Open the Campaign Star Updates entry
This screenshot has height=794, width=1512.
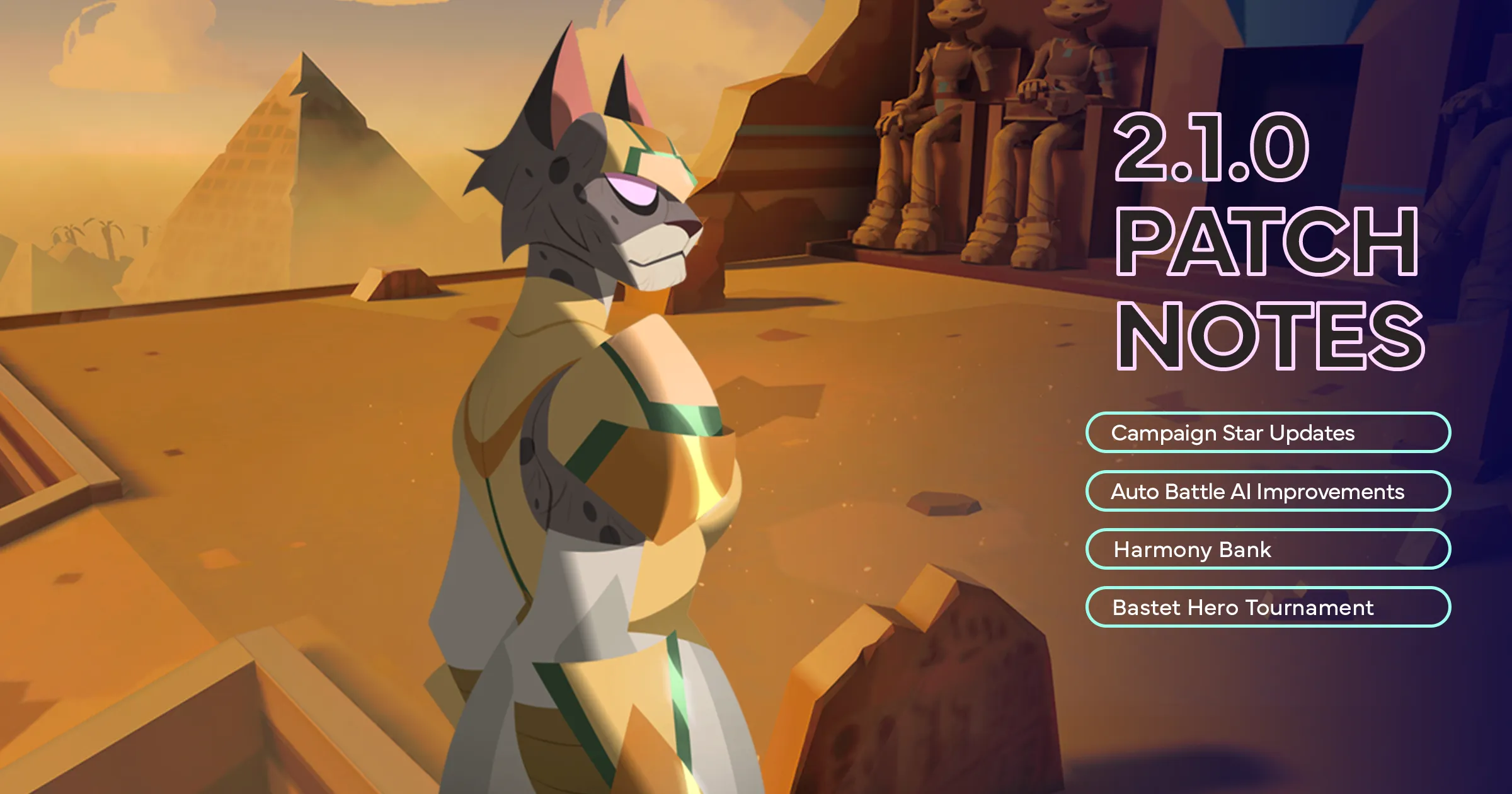1268,433
